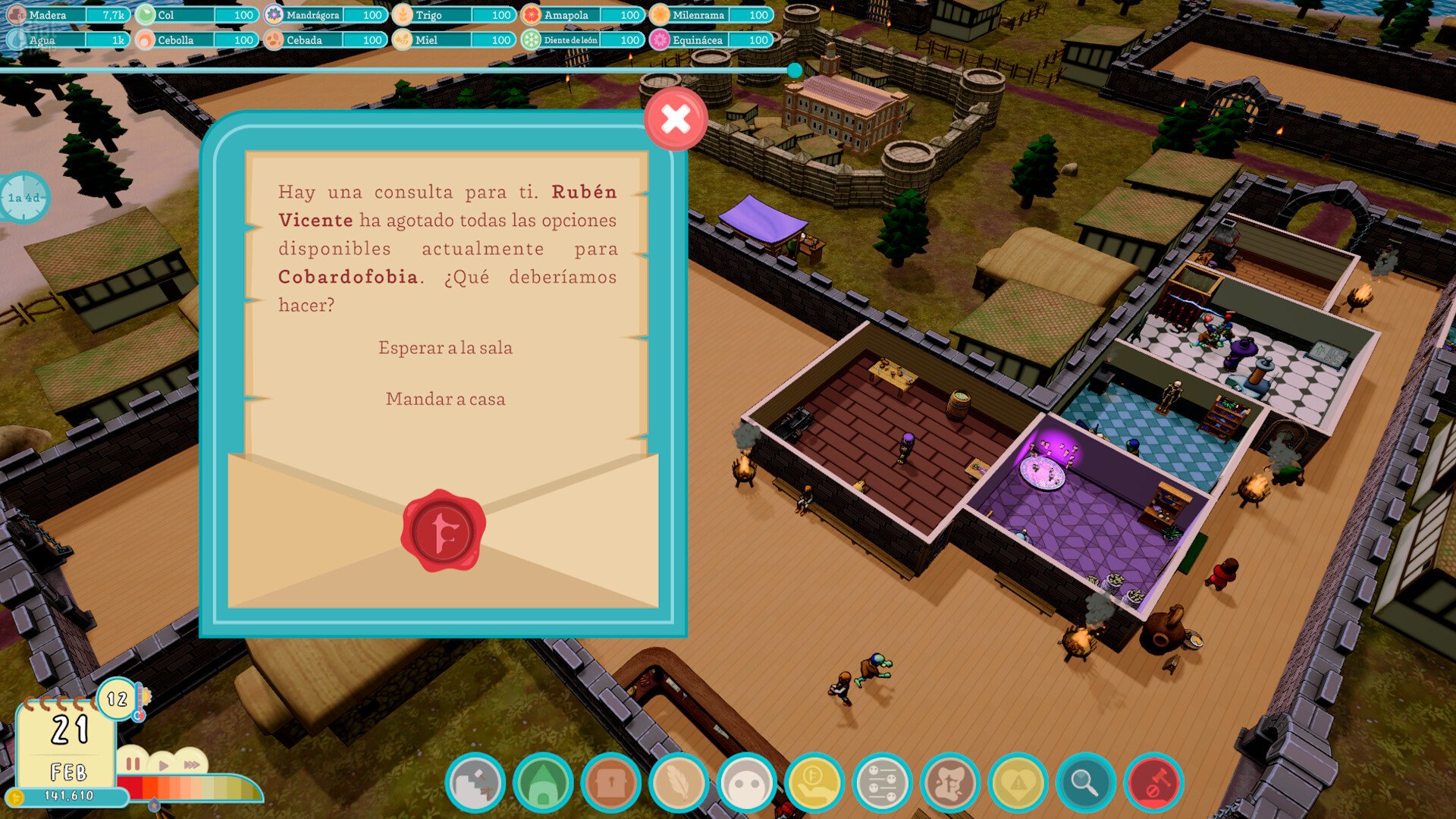
Task: Set game to normal play speed
Action: [163, 765]
